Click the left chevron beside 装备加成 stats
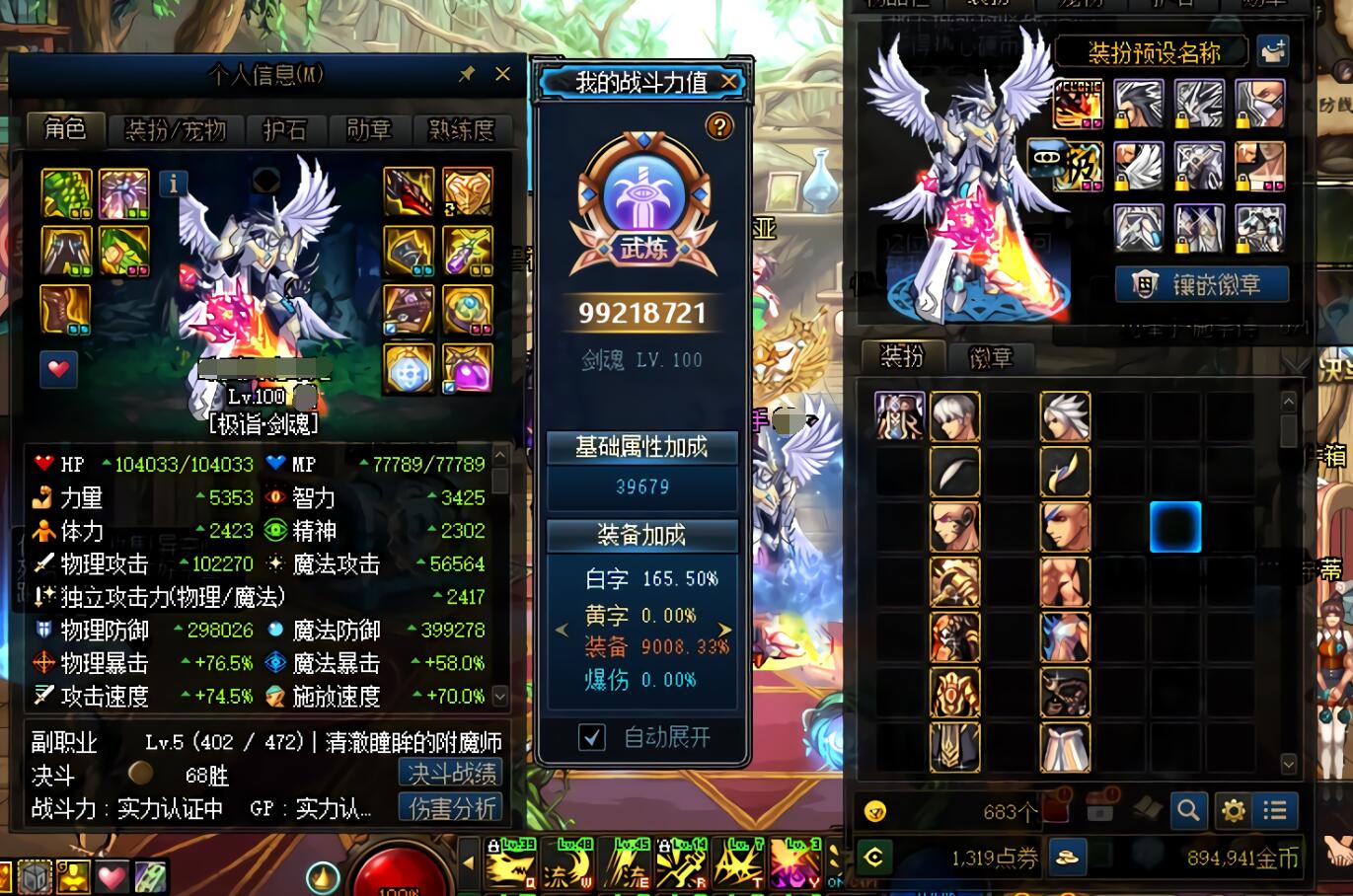Screen dimensions: 1353x896 point(562,630)
